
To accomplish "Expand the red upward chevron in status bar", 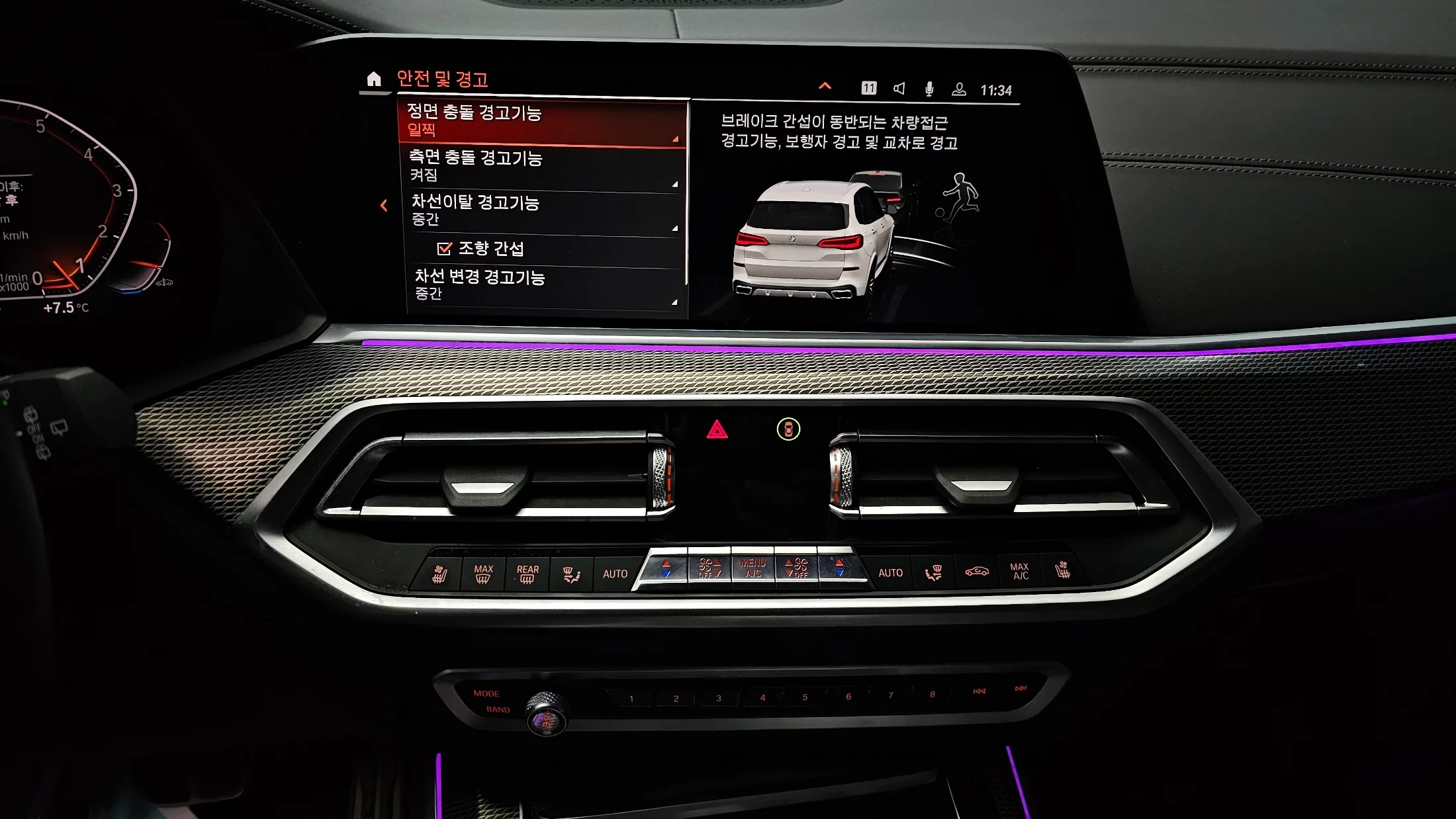I will tap(825, 86).
